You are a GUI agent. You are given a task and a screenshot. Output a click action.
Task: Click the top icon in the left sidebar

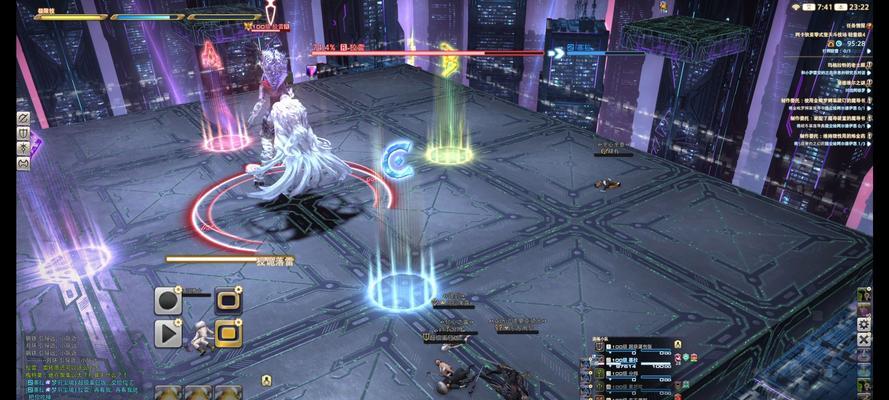[x=23, y=118]
